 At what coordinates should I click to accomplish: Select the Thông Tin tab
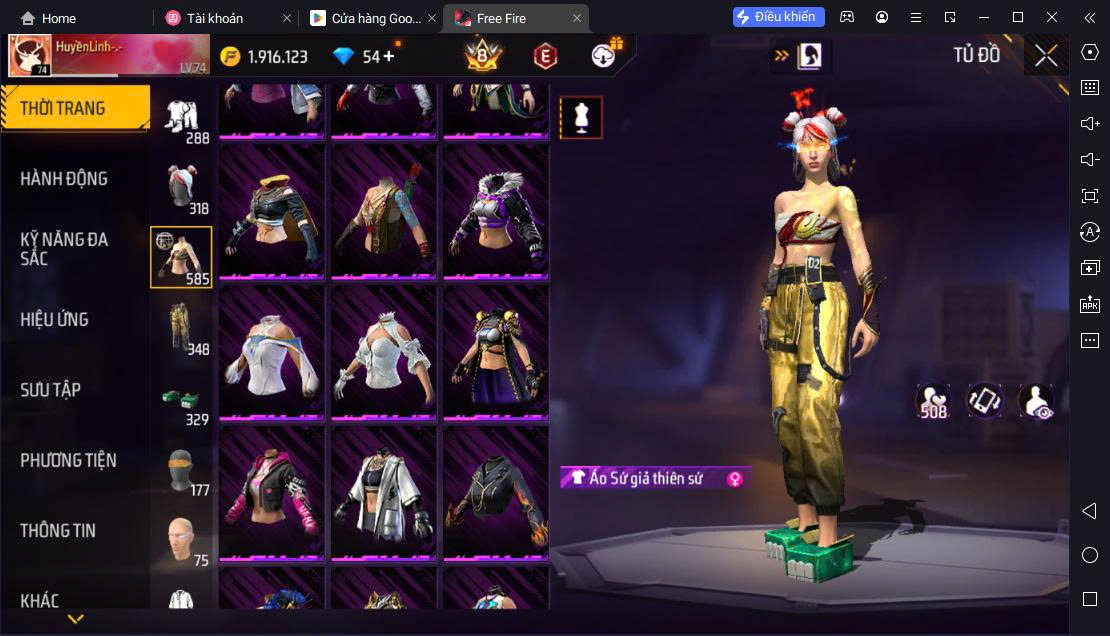(58, 531)
